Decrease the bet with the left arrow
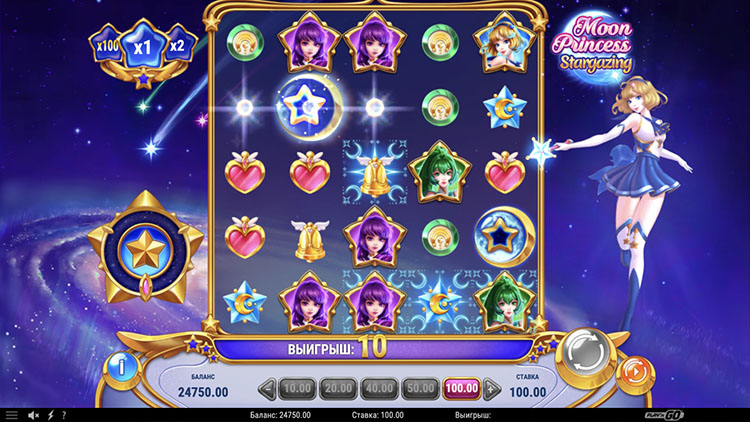This screenshot has width=750, height=422. tap(267, 387)
